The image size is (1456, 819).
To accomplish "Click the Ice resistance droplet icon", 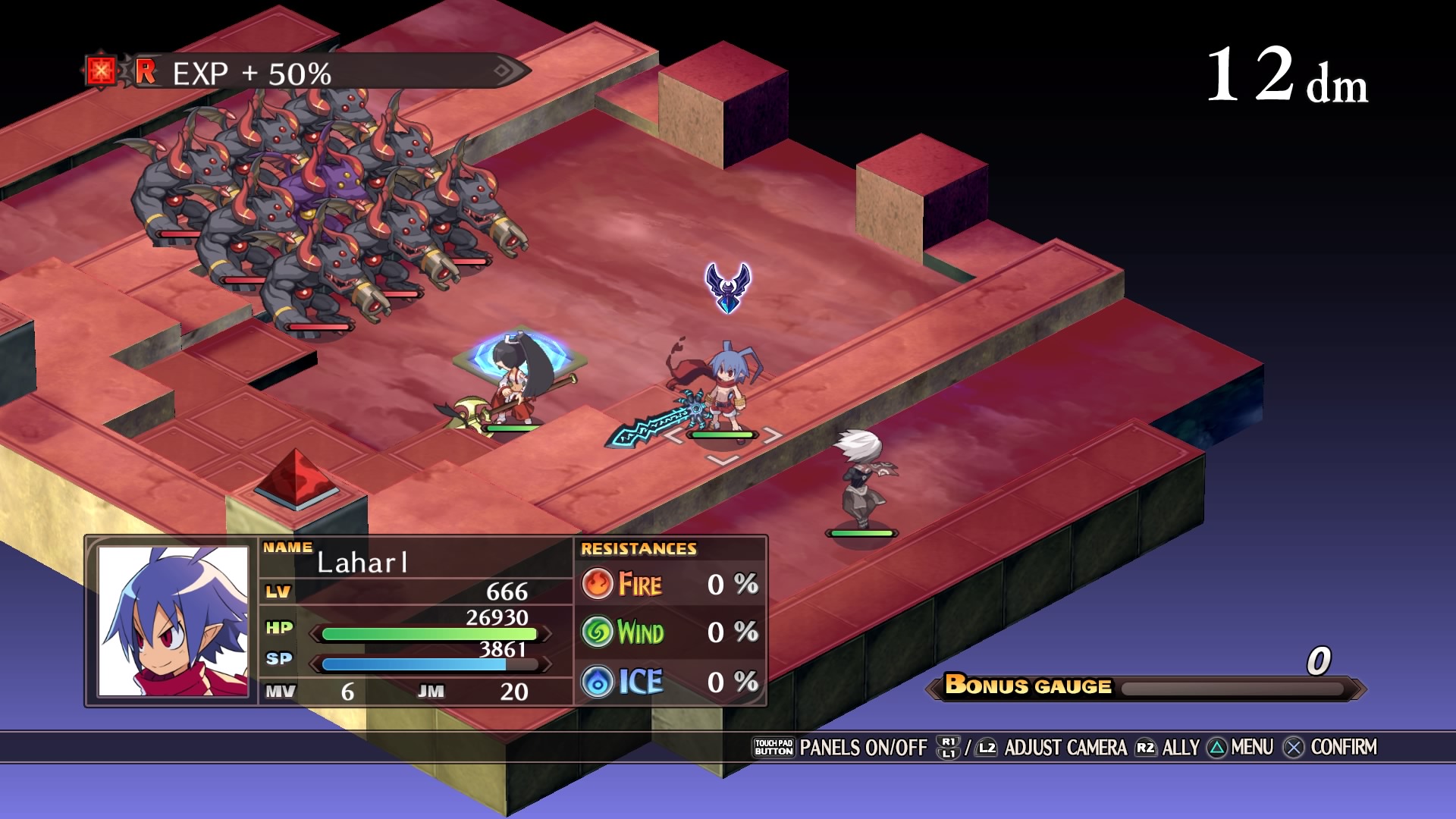I will [598, 682].
